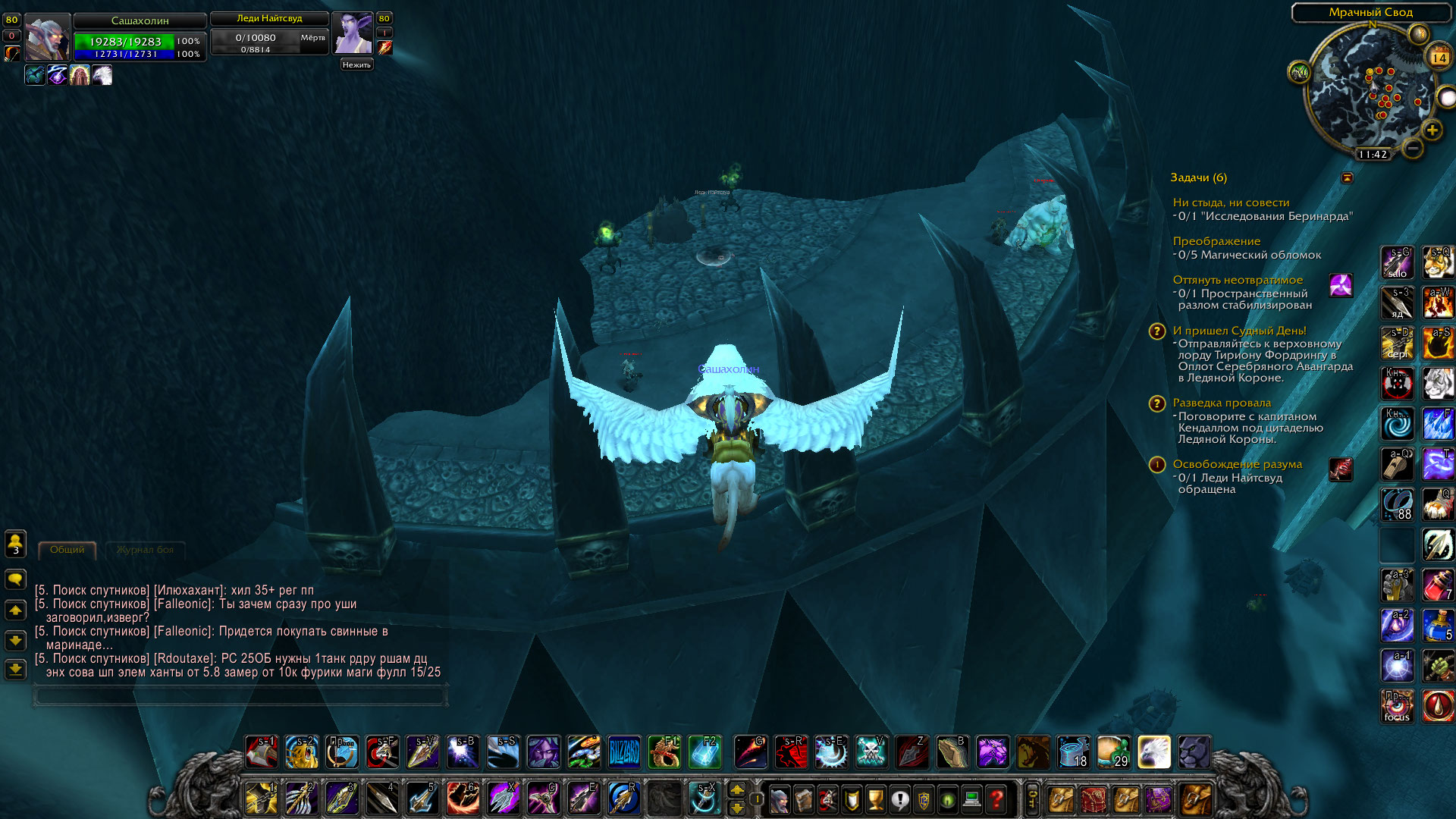
Task: Activate the Blizzard logo action button
Action: point(624,752)
